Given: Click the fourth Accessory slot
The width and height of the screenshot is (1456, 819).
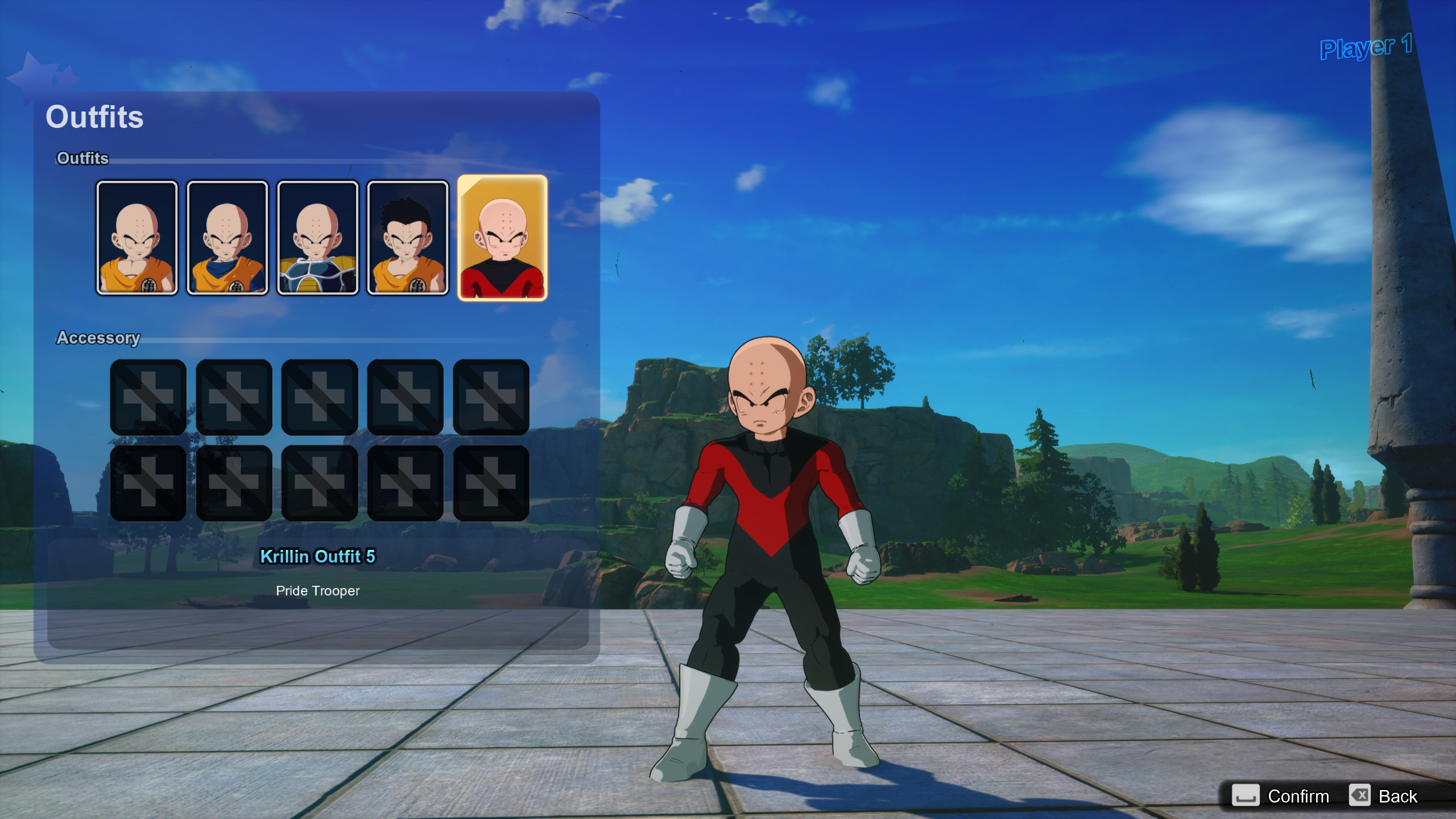Looking at the screenshot, I should click(x=406, y=398).
